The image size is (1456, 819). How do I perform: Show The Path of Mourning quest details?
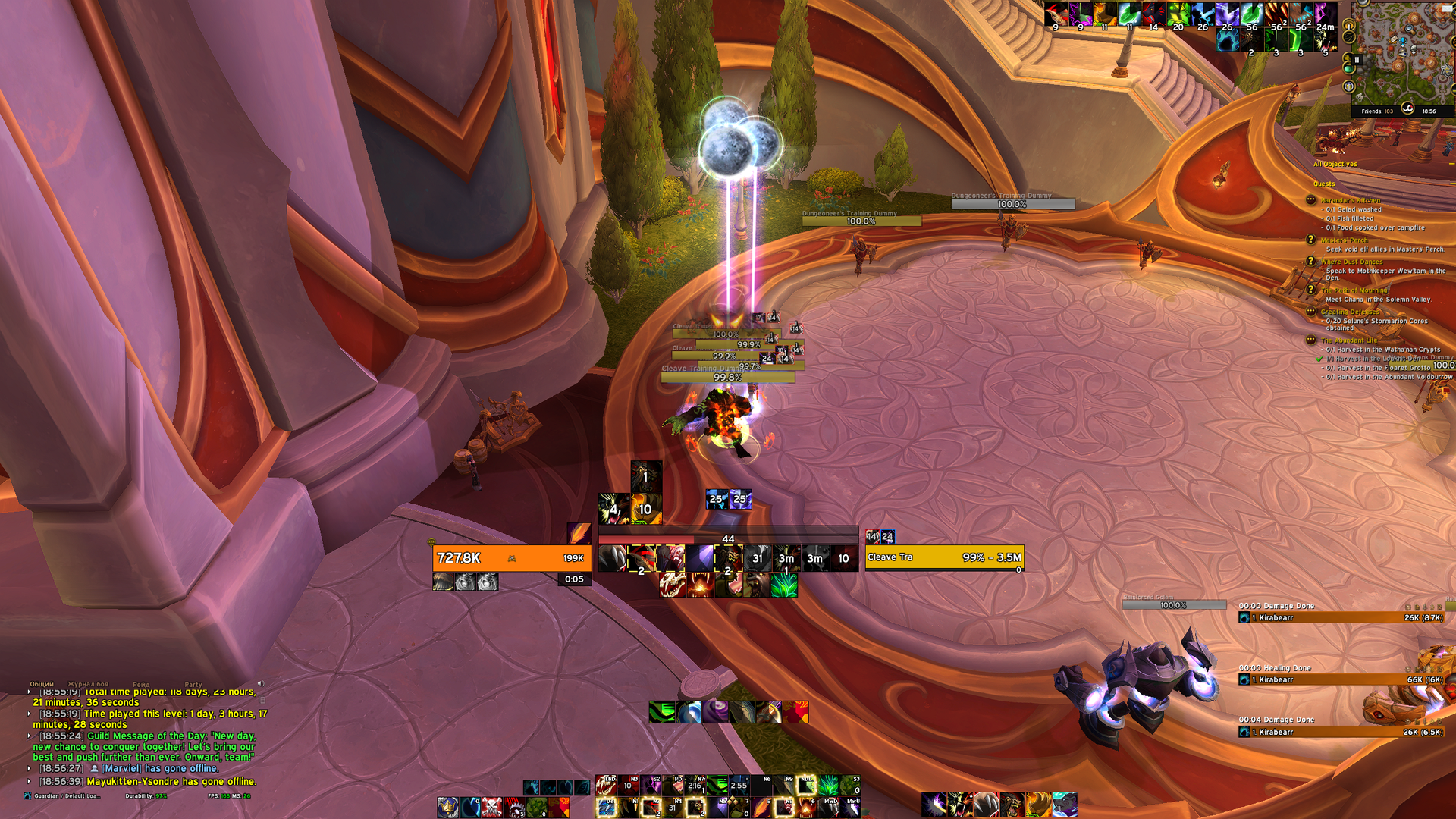click(1354, 290)
